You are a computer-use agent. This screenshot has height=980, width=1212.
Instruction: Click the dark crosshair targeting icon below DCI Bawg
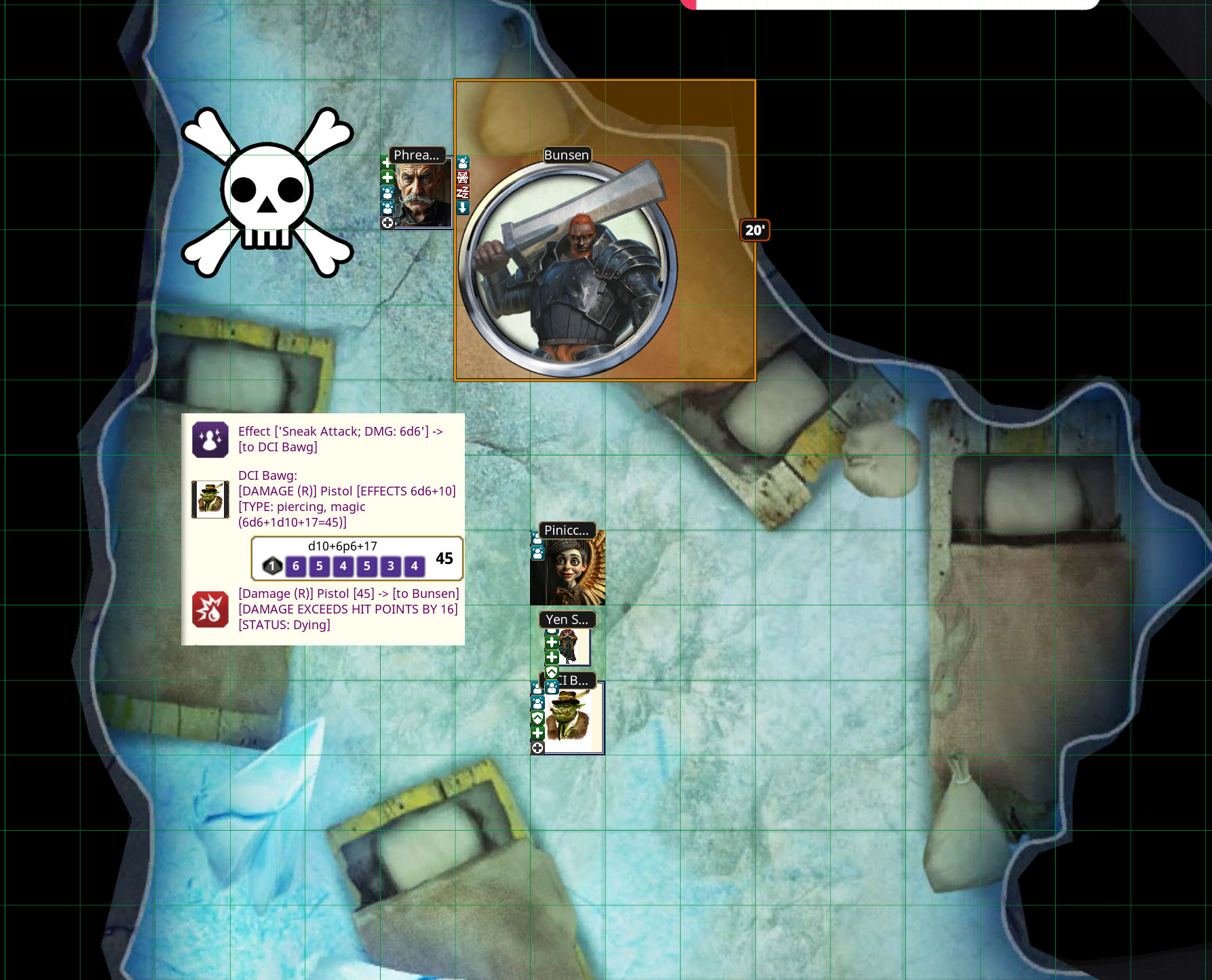pyautogui.click(x=537, y=747)
